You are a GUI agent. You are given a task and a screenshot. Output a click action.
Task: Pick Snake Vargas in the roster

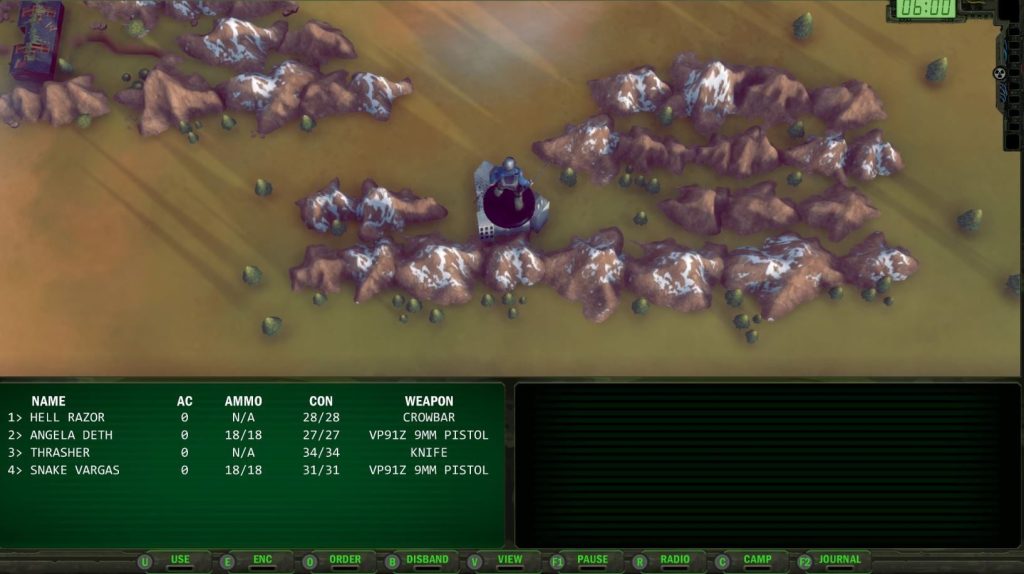click(74, 470)
